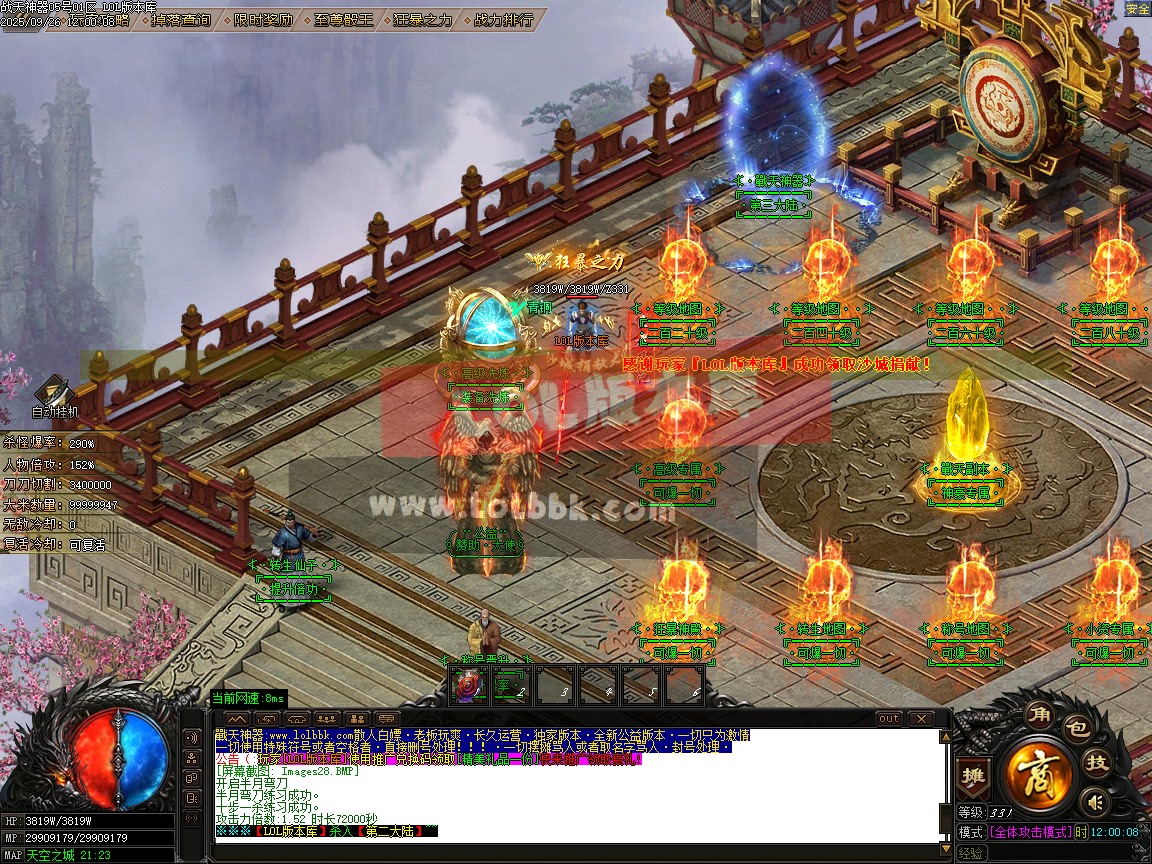Open the 包 bag inventory button
1152x864 pixels.
[1076, 727]
